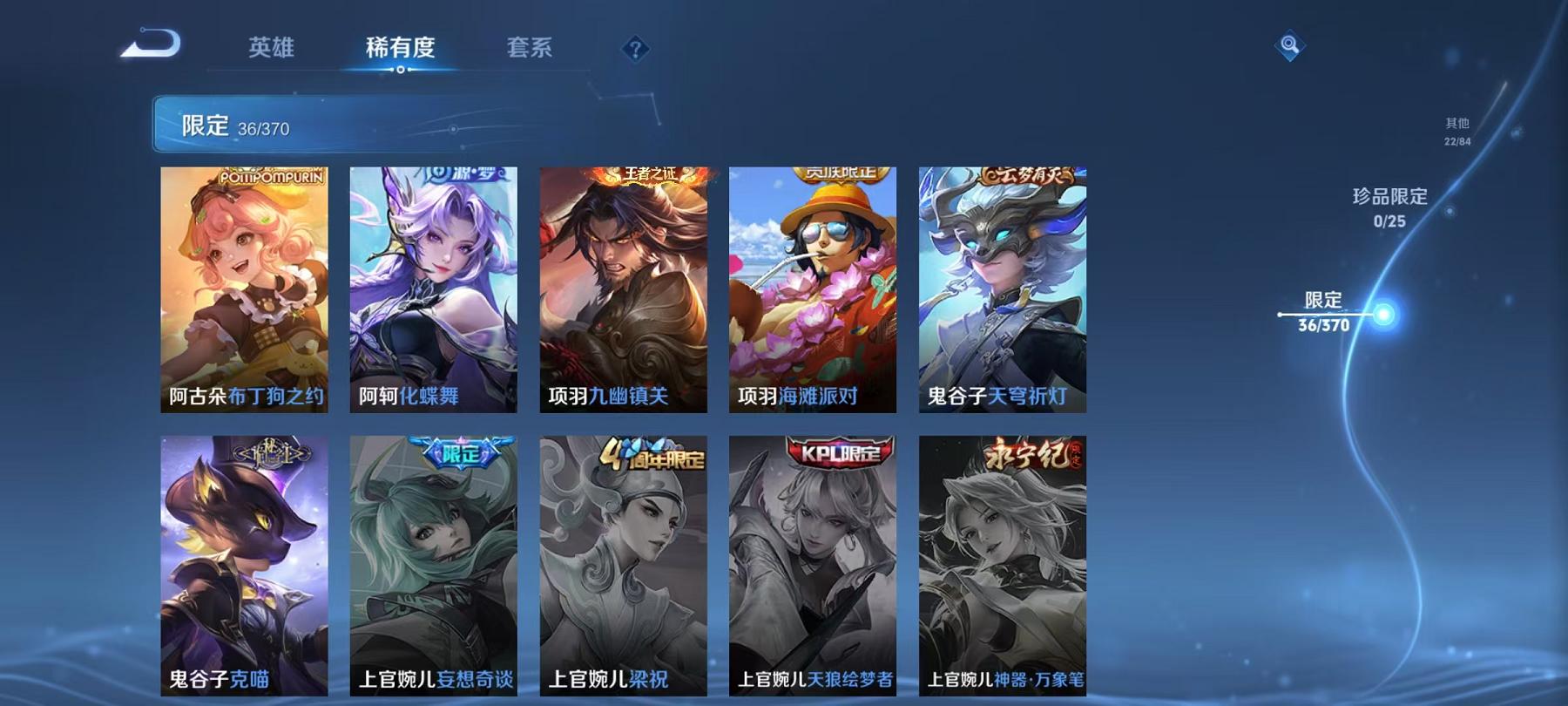1568x706 pixels.
Task: Reselect the 稀有度 tab
Action: (401, 50)
